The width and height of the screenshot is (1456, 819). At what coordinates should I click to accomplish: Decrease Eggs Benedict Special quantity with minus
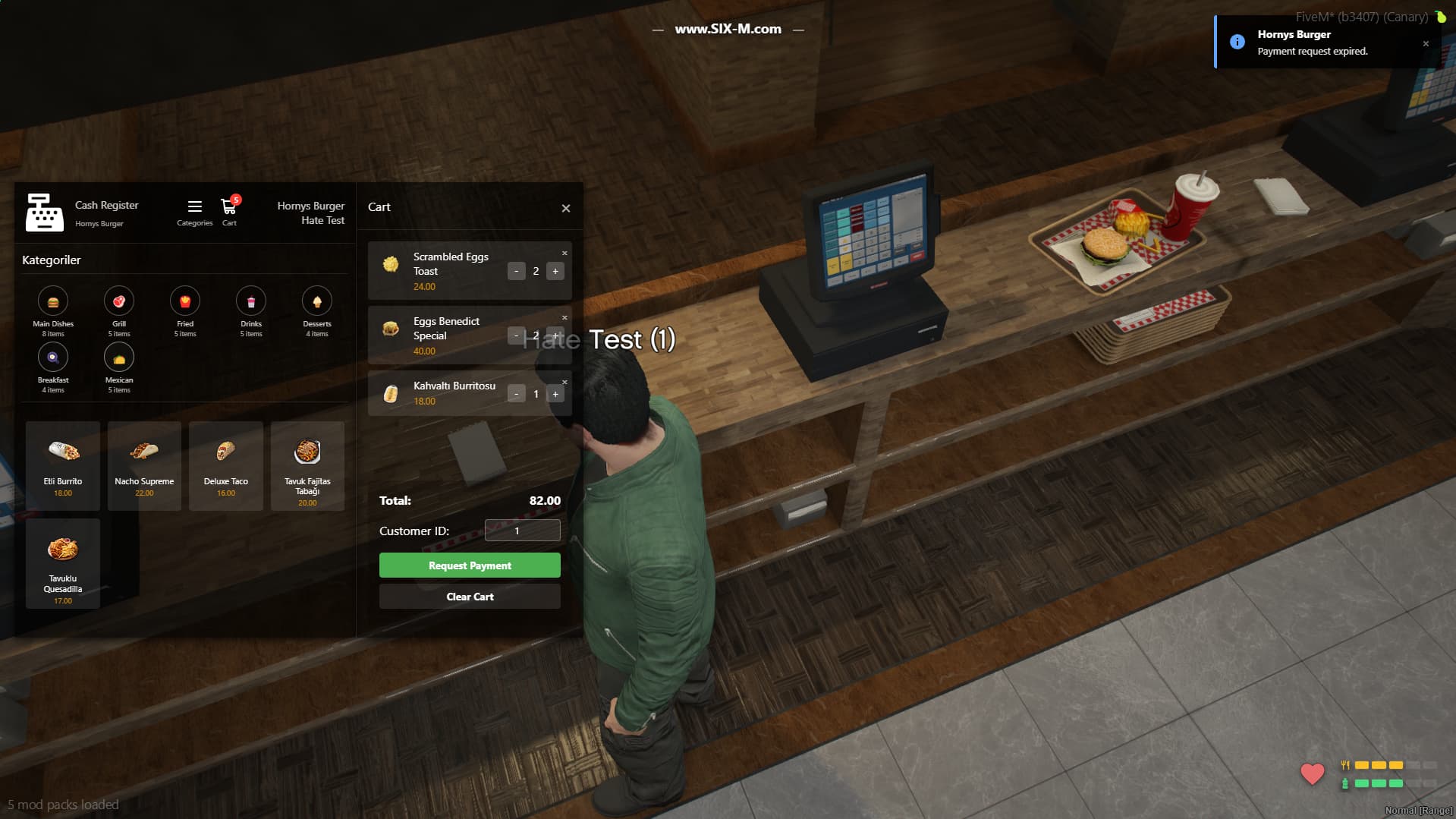(x=516, y=335)
